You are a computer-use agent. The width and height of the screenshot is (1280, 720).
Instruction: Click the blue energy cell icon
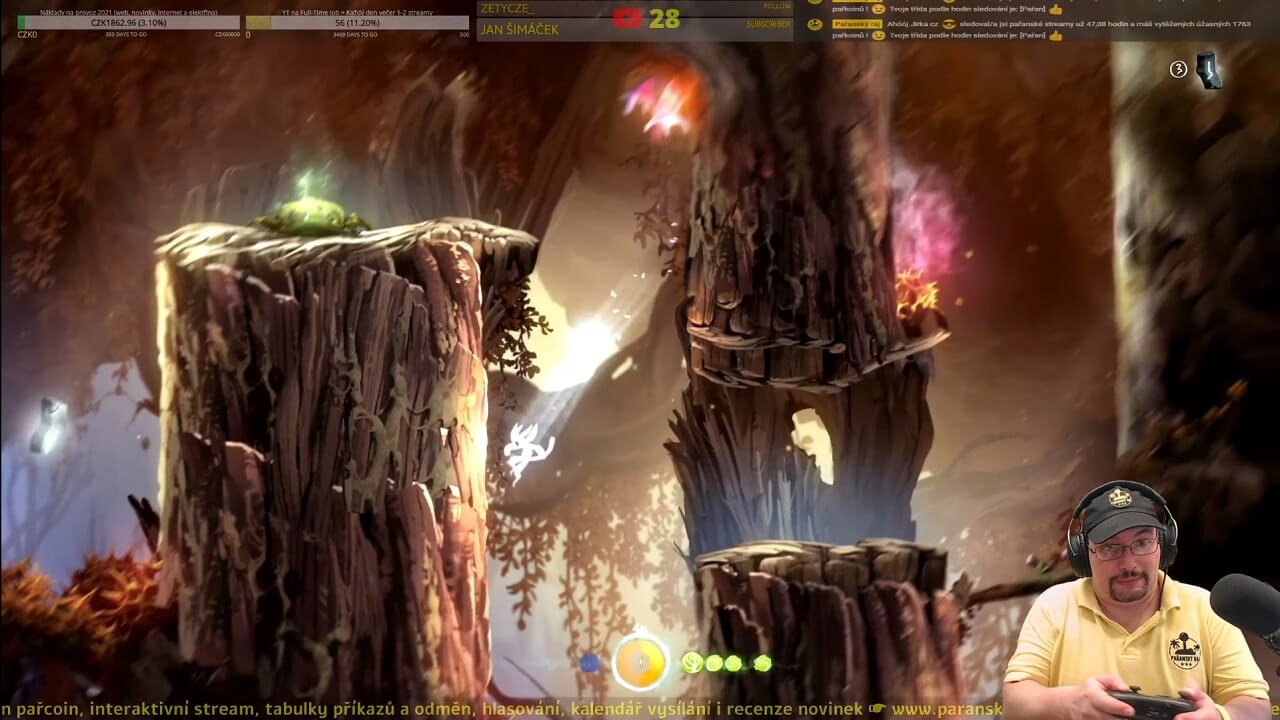click(590, 663)
